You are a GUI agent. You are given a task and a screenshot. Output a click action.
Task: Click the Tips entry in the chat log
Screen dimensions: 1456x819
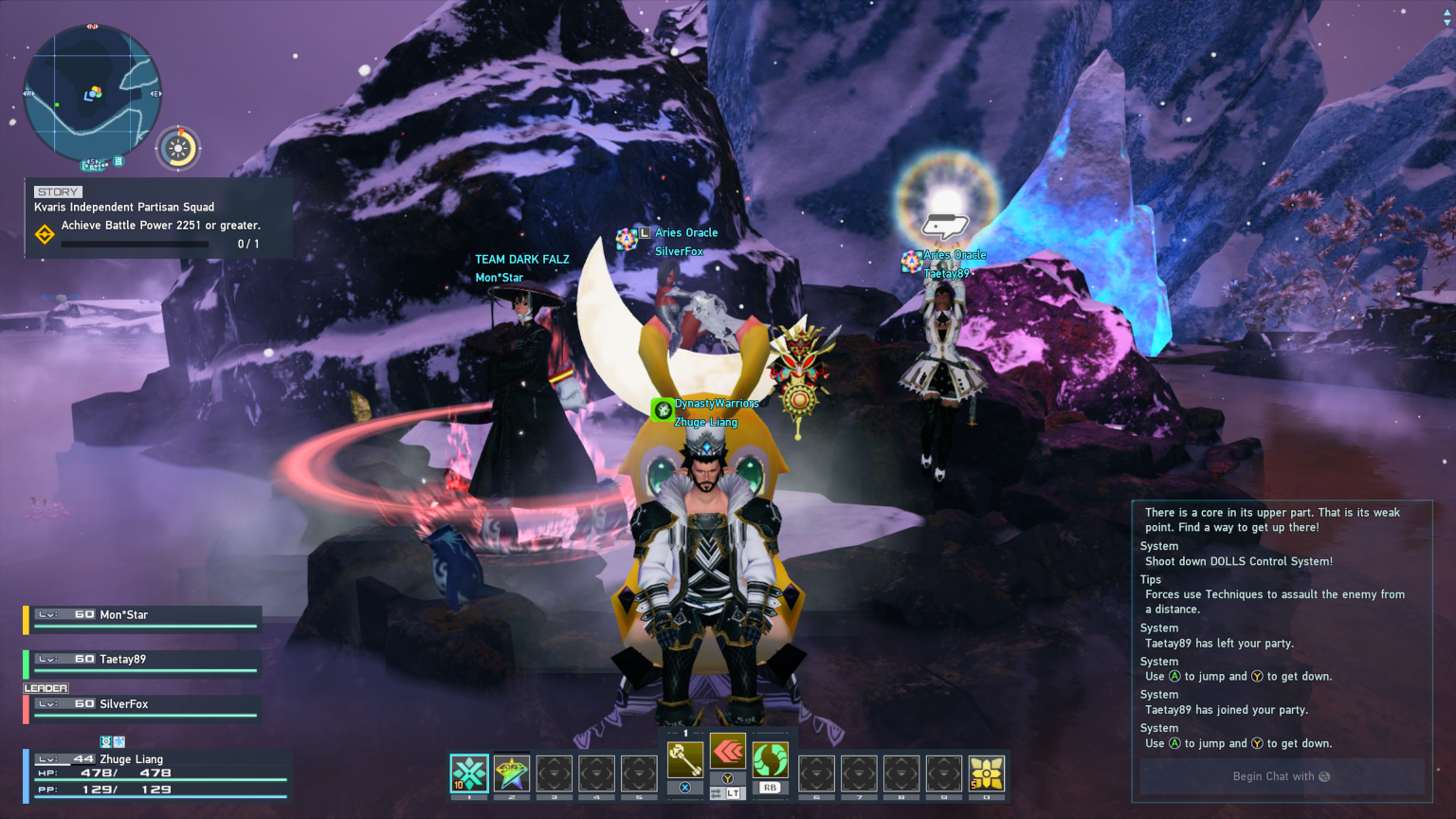coord(1150,579)
